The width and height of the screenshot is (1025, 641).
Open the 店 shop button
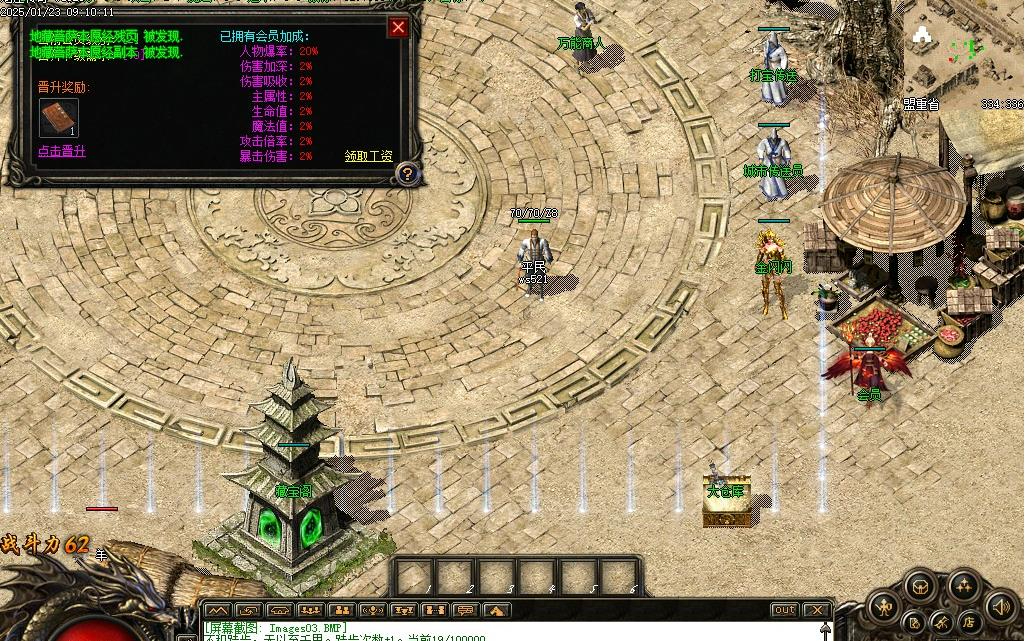tap(968, 623)
